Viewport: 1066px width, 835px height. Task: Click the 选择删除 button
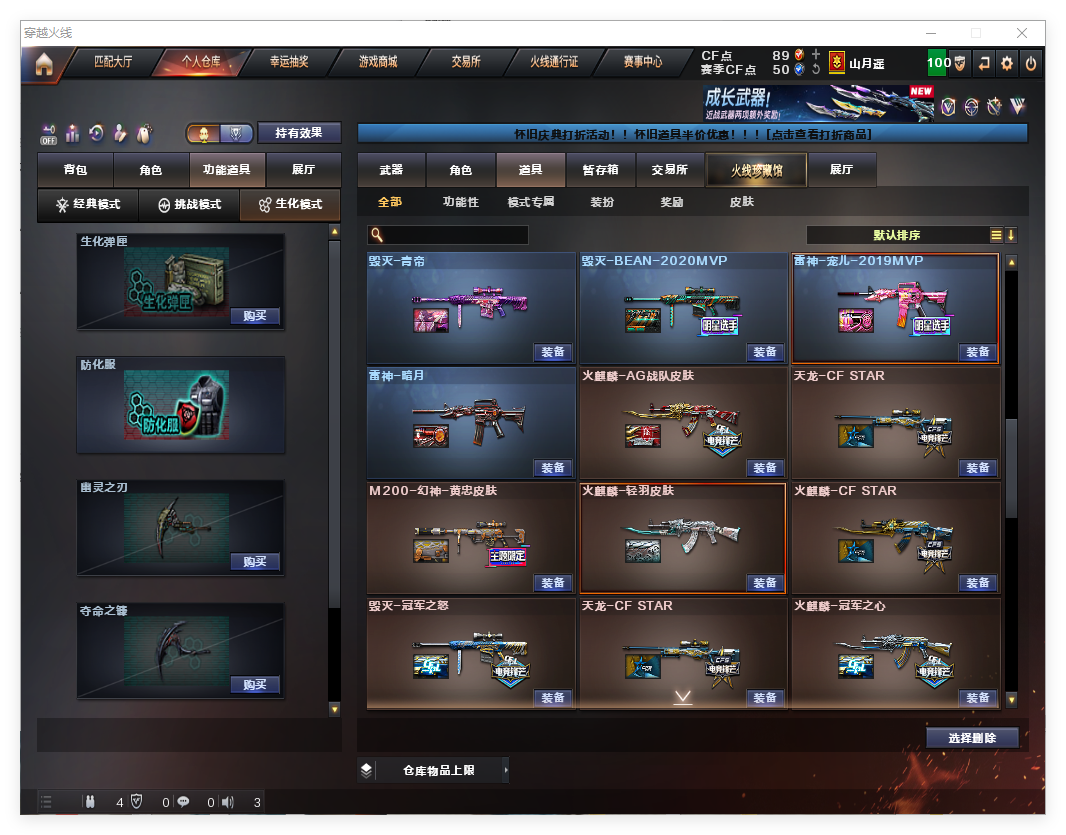[972, 738]
